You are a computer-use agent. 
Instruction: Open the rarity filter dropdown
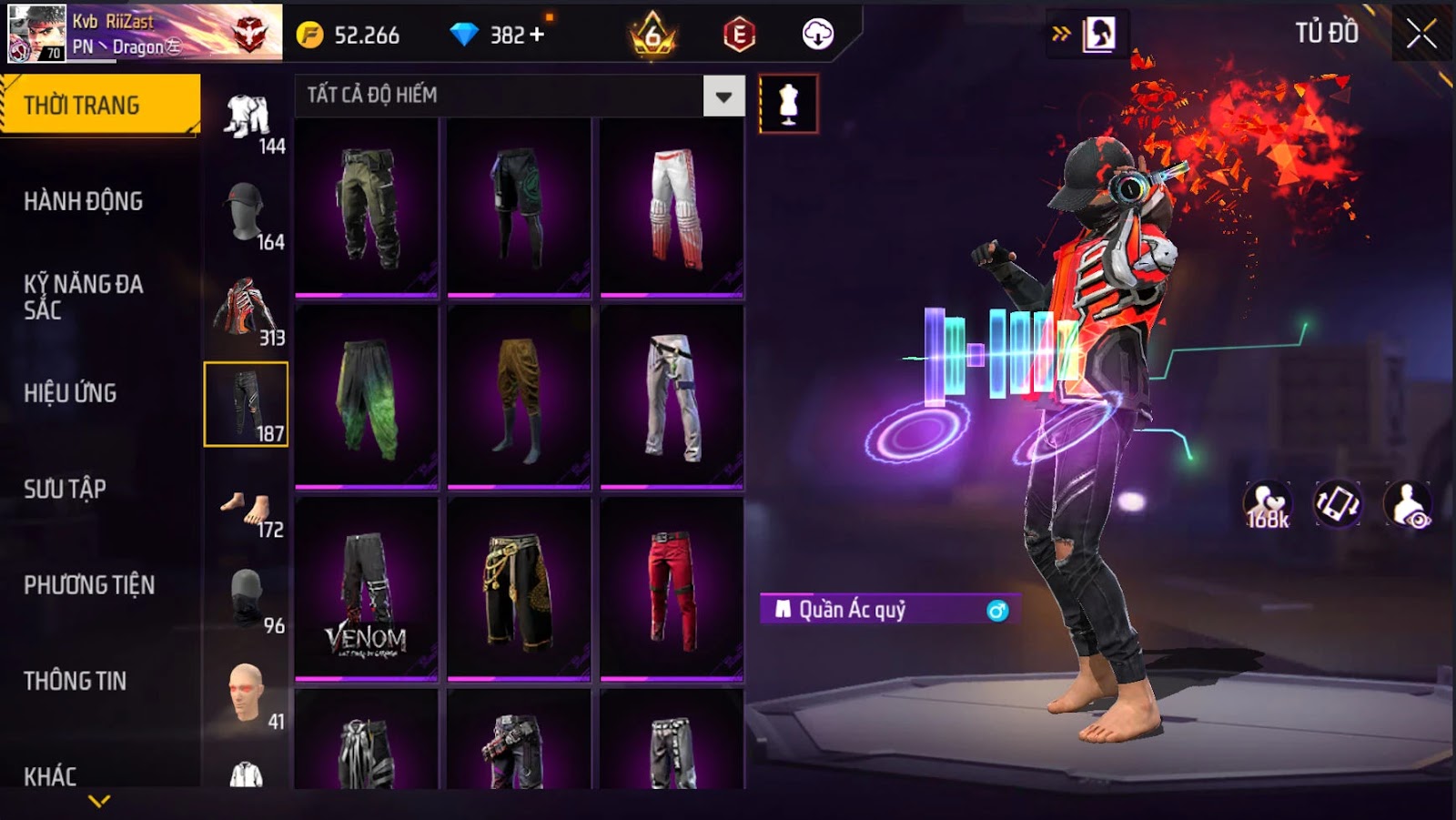click(x=723, y=96)
